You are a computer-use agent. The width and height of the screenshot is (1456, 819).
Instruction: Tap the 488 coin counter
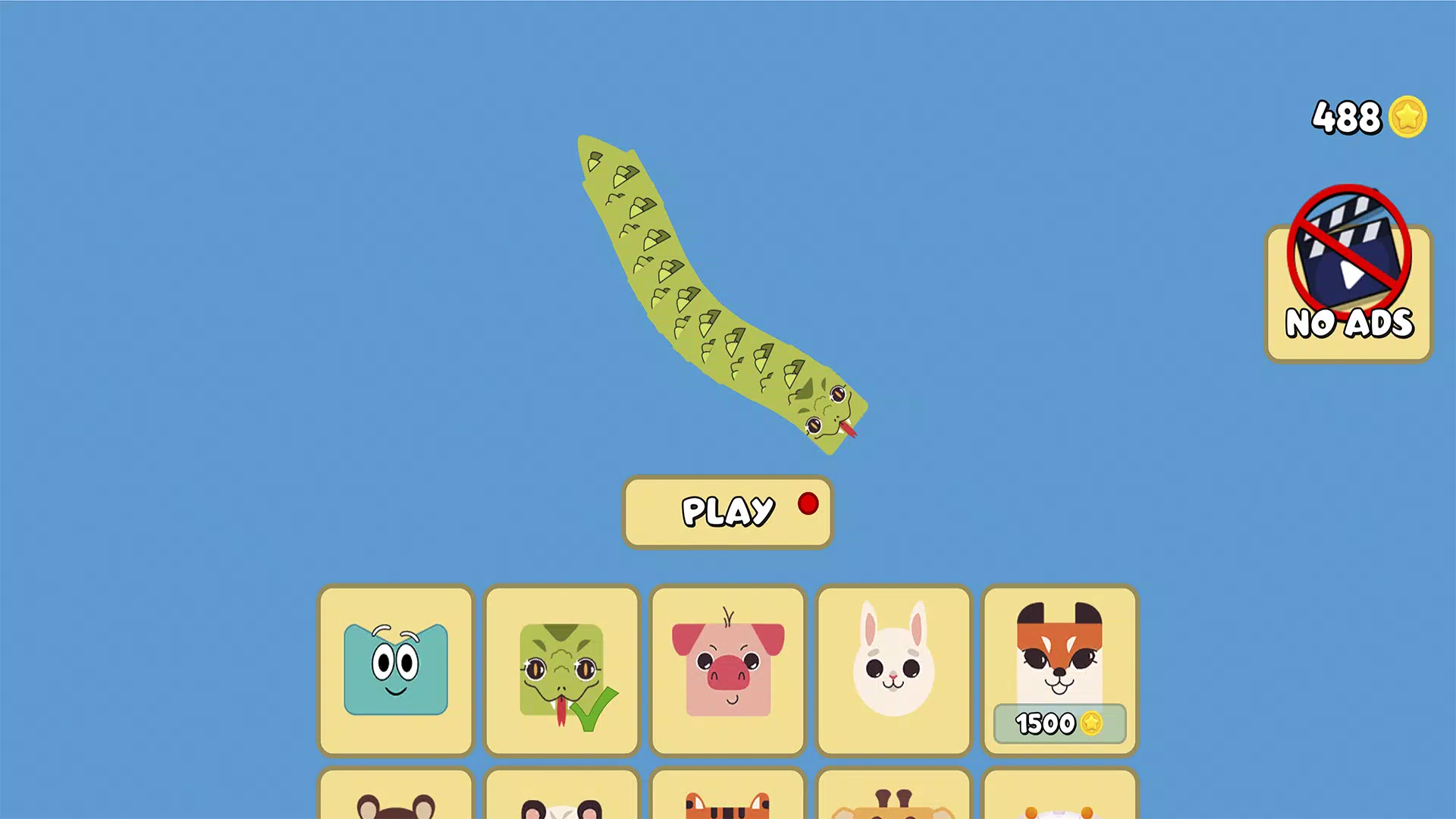[1348, 116]
